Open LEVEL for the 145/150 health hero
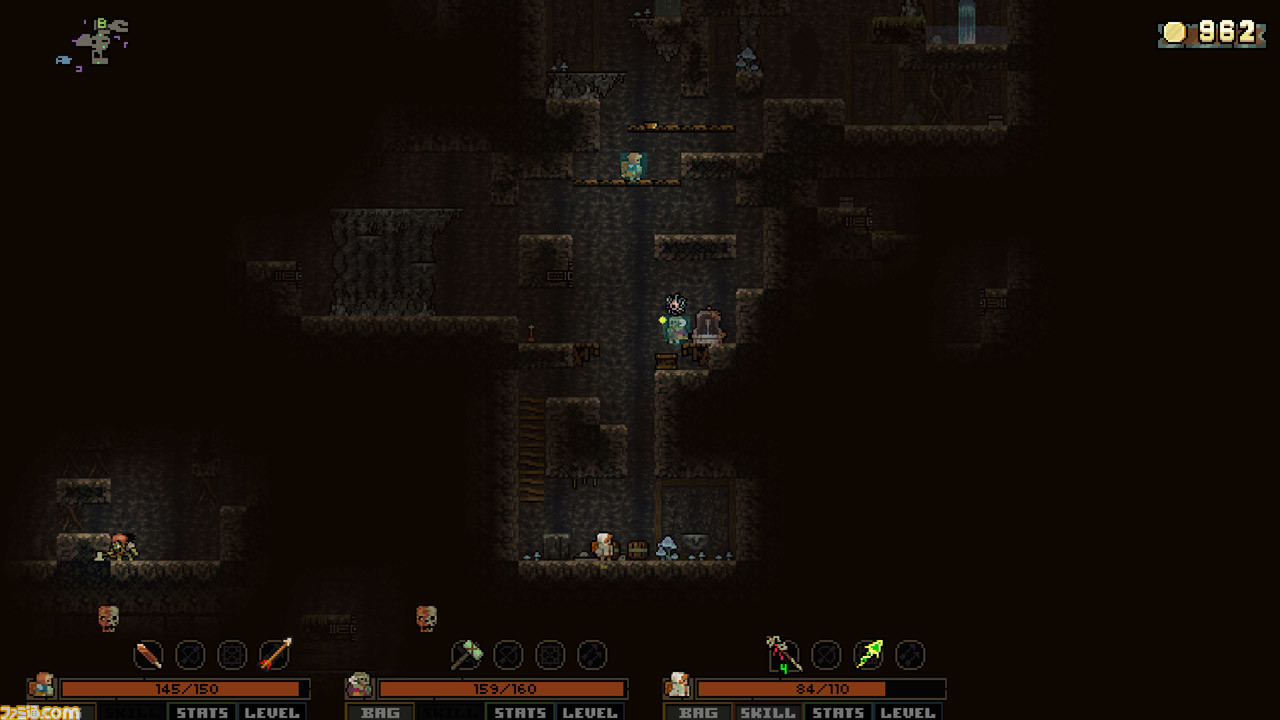The width and height of the screenshot is (1280, 720). [272, 712]
